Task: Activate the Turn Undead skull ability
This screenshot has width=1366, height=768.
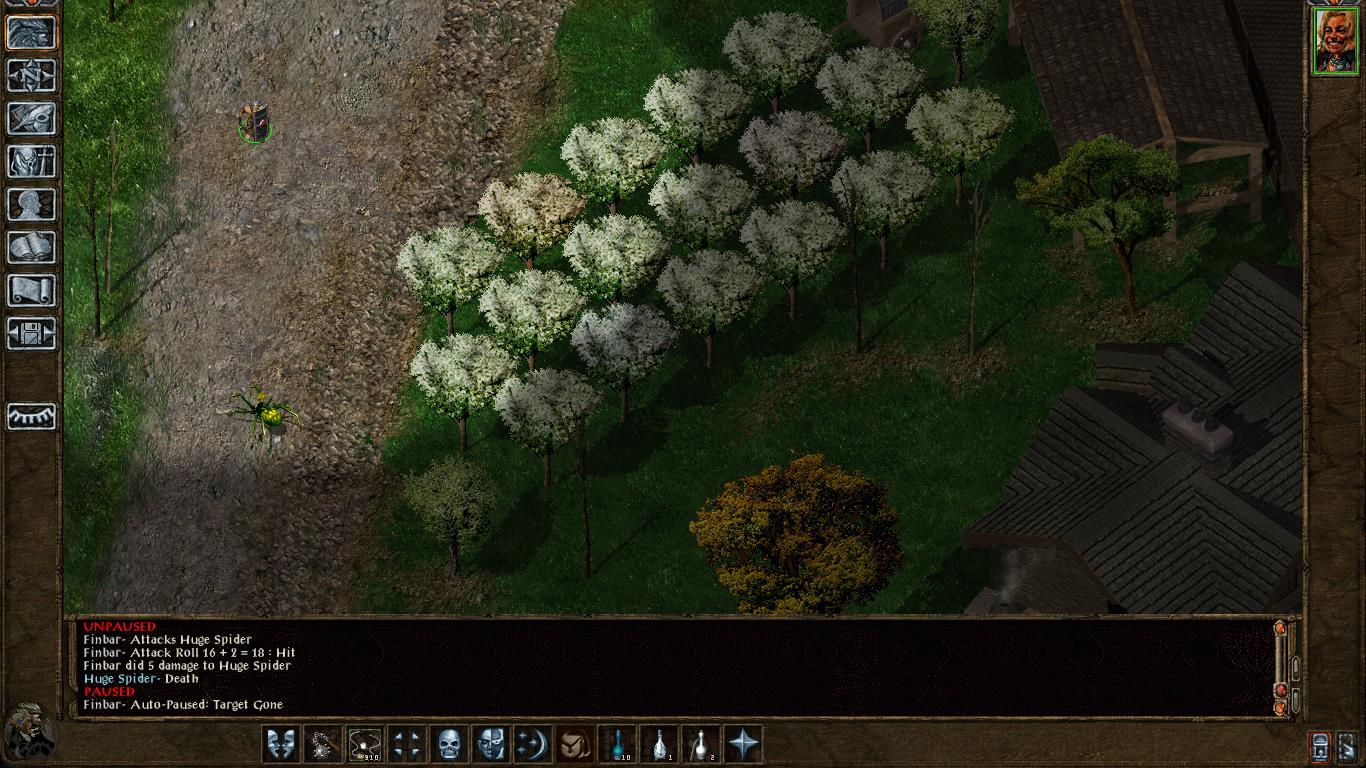Action: (448, 744)
